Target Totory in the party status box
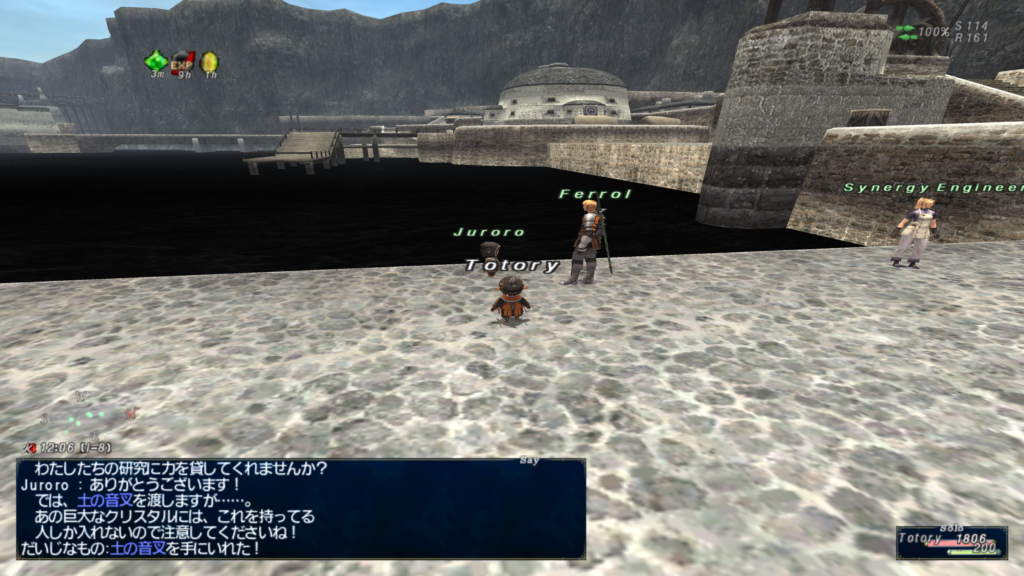This screenshot has width=1024, height=576. pos(951,542)
